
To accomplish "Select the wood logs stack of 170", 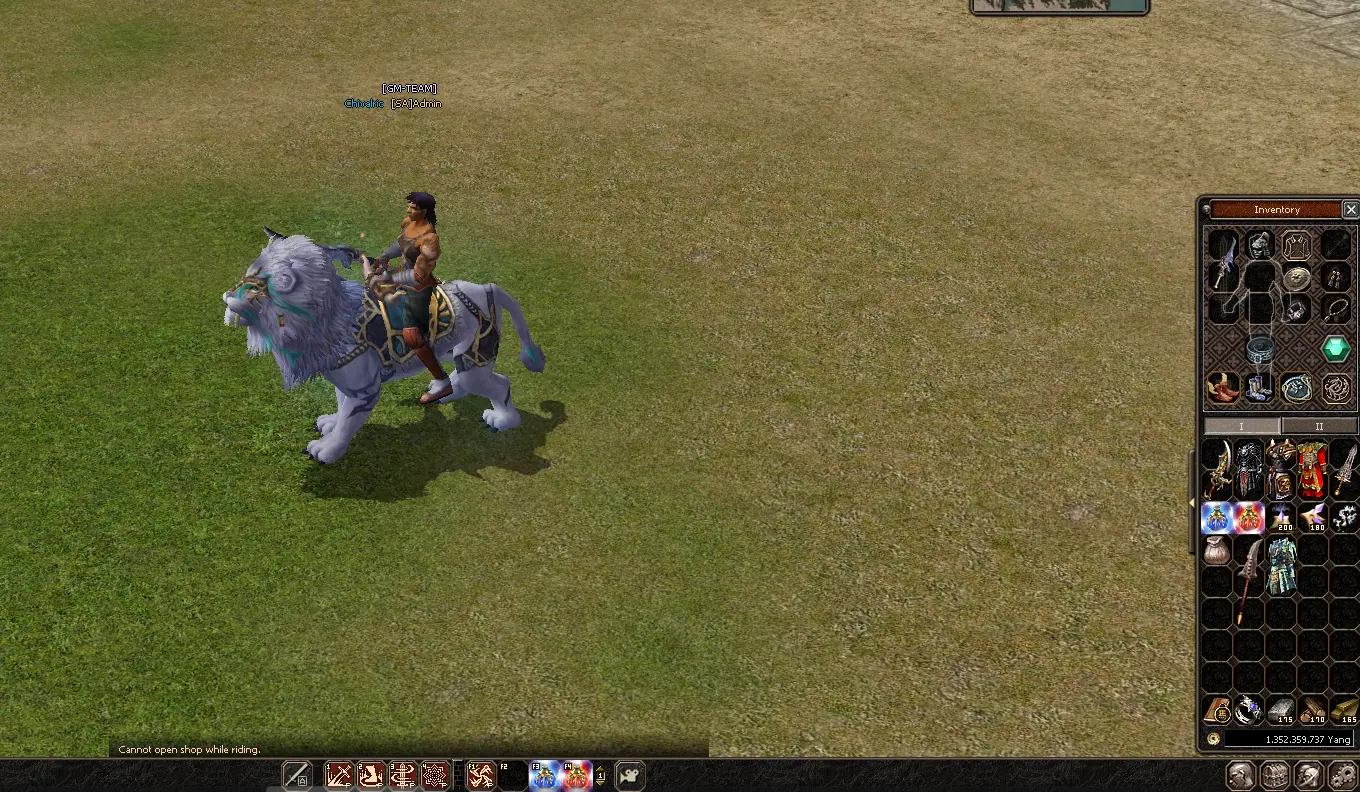I will (1312, 710).
